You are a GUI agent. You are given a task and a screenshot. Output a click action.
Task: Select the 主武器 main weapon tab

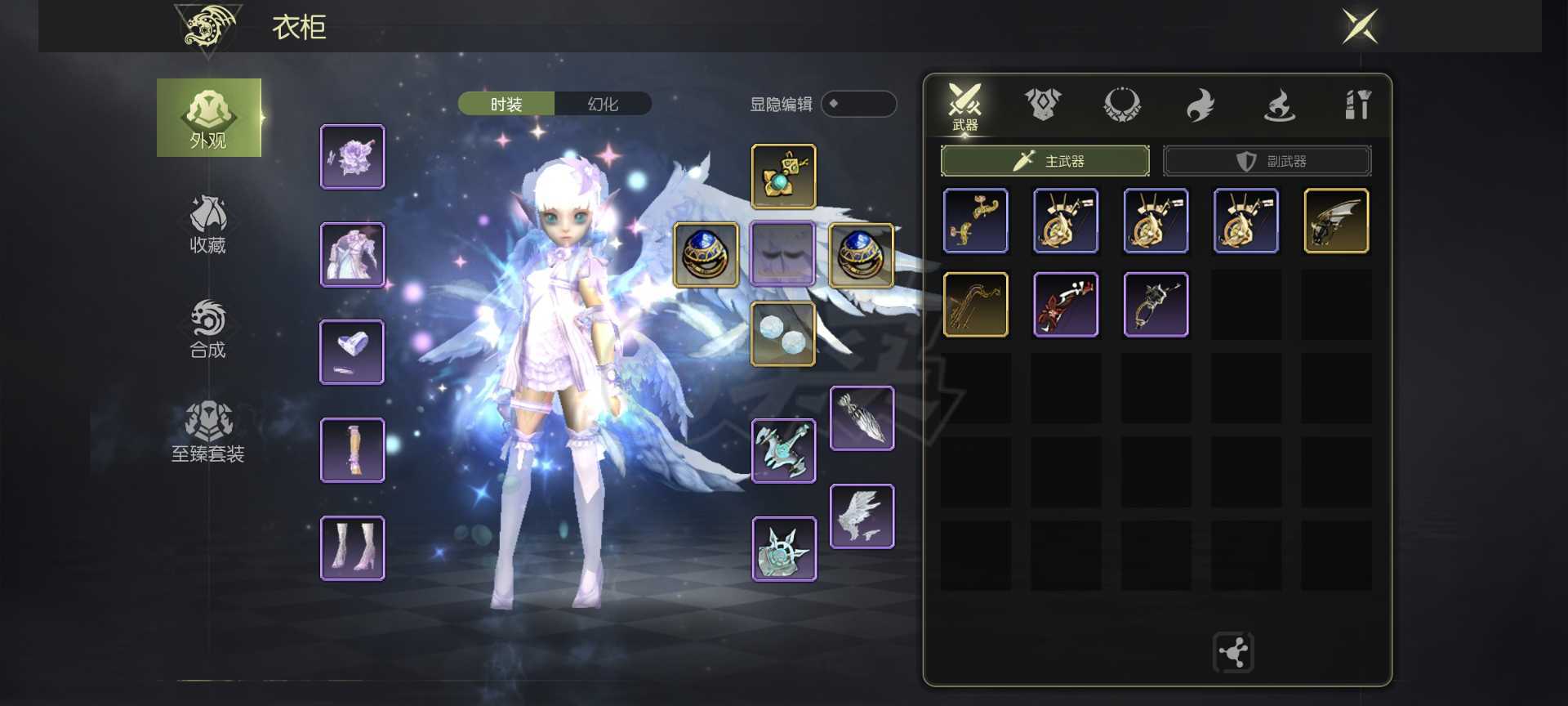(x=1045, y=161)
